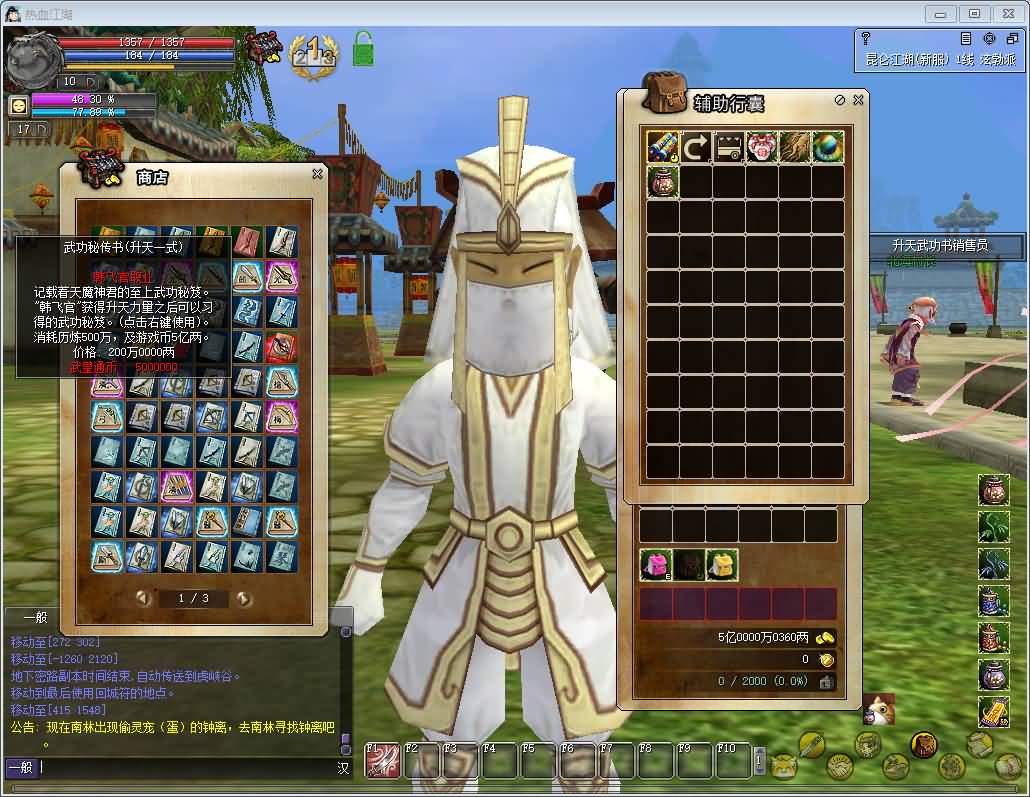Switch to the general chat tab
1030x797 pixels.
click(35, 618)
